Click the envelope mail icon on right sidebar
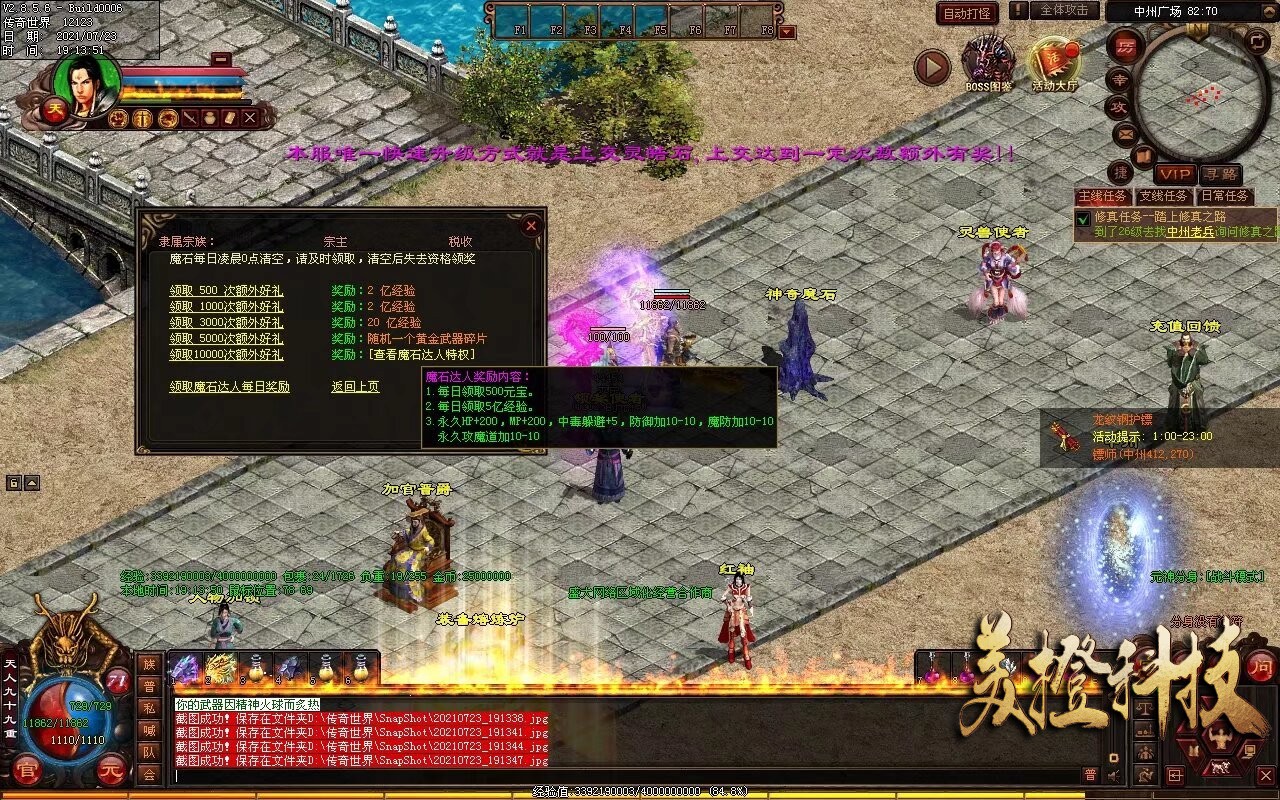The height and width of the screenshot is (800, 1280). [x=1124, y=134]
